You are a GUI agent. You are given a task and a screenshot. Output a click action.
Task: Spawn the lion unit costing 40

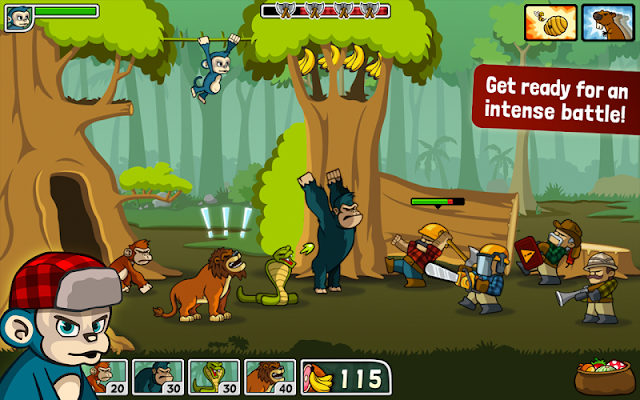270,377
